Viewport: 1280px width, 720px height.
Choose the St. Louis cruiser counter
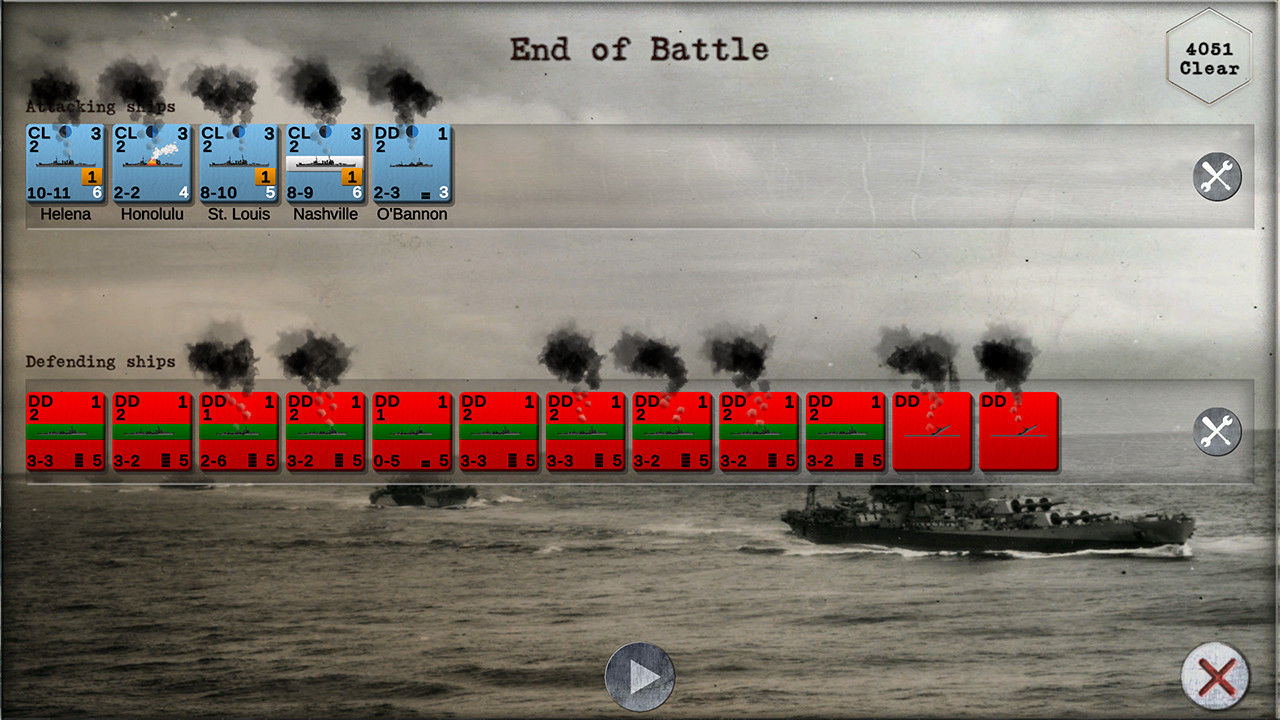[x=239, y=163]
